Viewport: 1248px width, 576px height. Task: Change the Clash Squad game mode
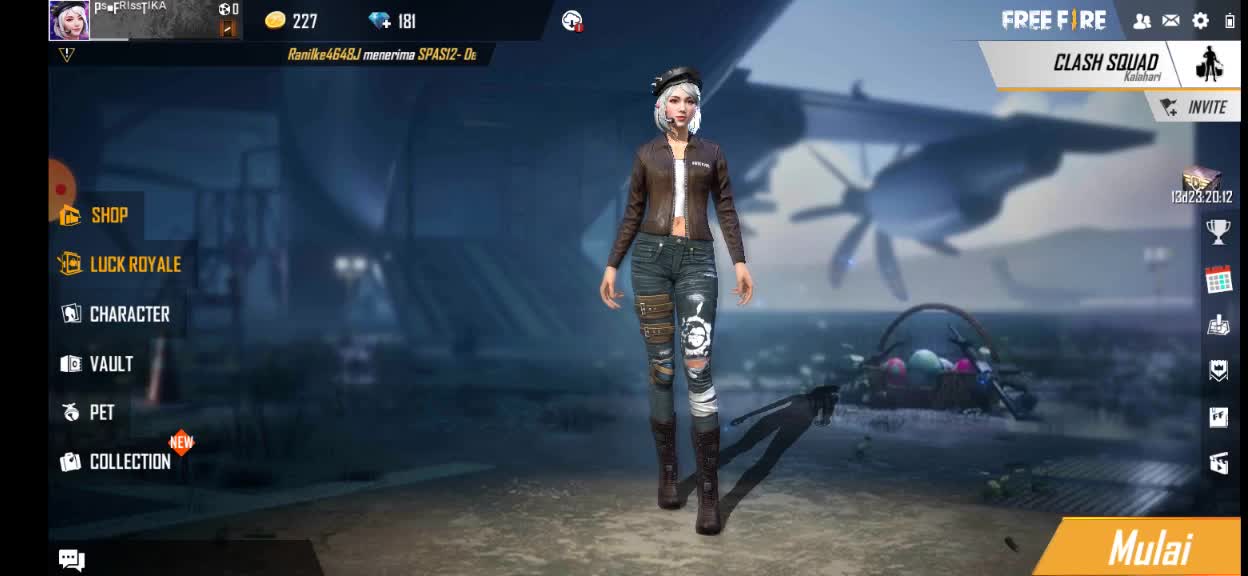(1105, 64)
